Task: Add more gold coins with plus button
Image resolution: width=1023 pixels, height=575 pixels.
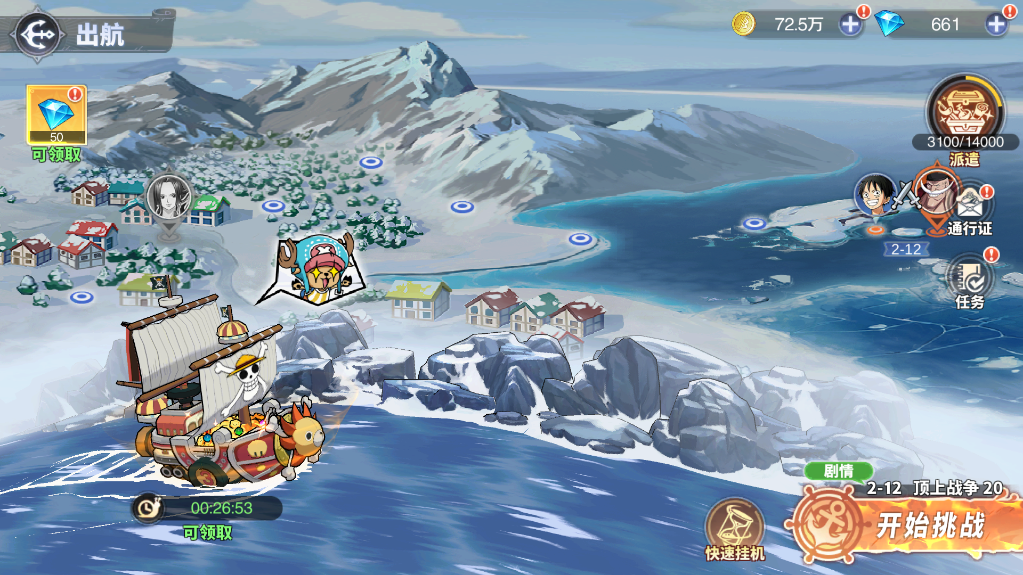Action: [850, 25]
